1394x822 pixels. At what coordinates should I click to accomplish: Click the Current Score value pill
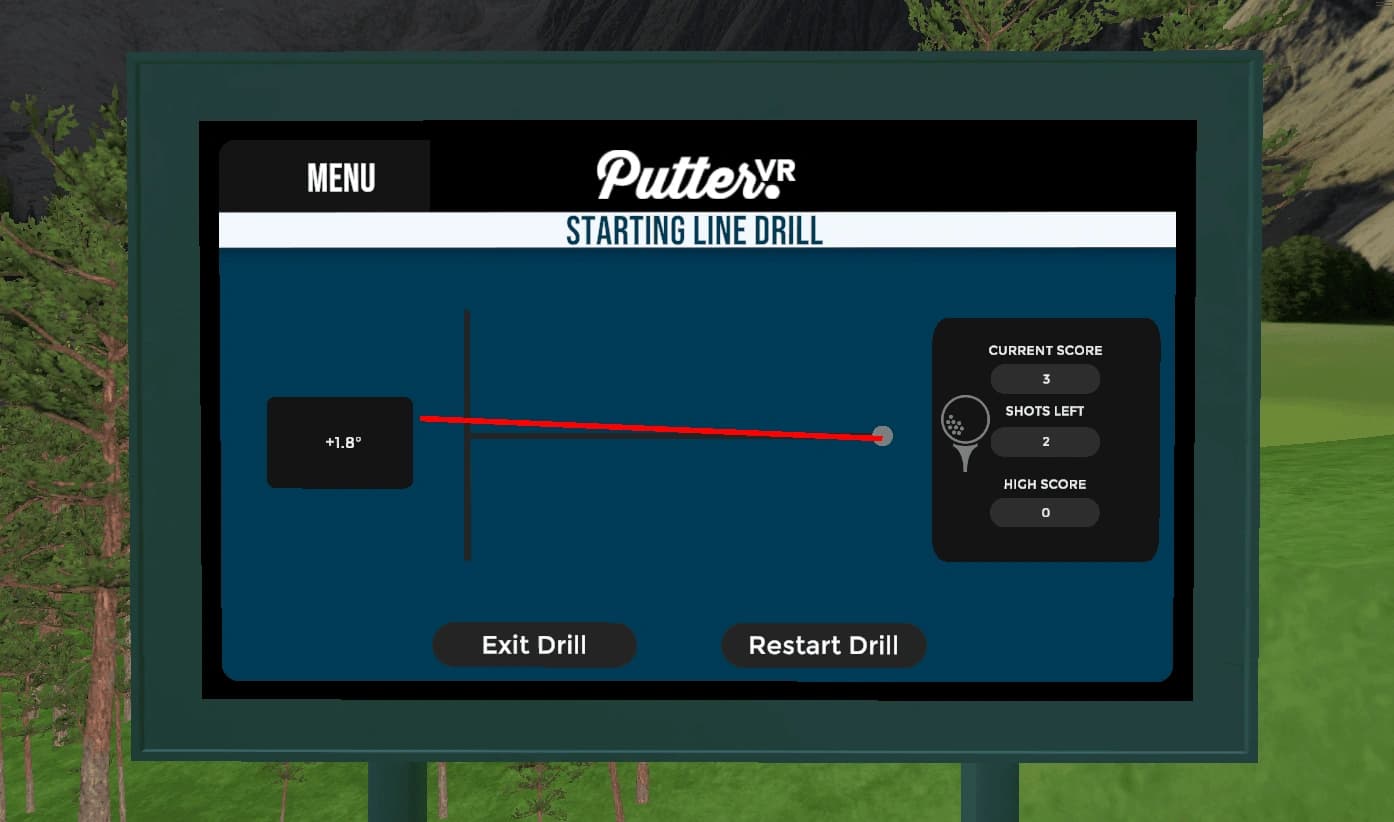[x=1044, y=379]
